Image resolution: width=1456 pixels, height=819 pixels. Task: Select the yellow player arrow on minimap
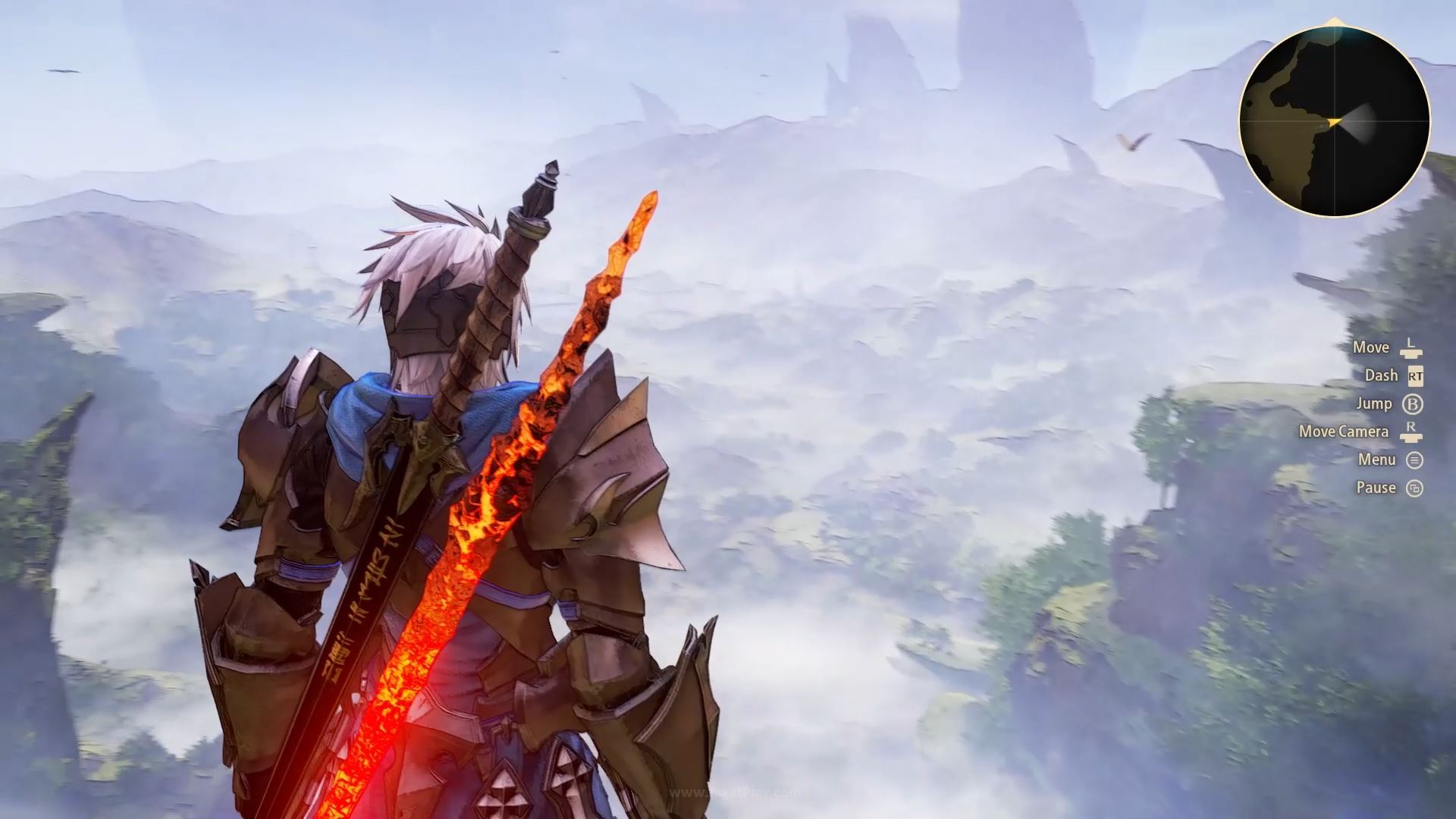(1335, 121)
